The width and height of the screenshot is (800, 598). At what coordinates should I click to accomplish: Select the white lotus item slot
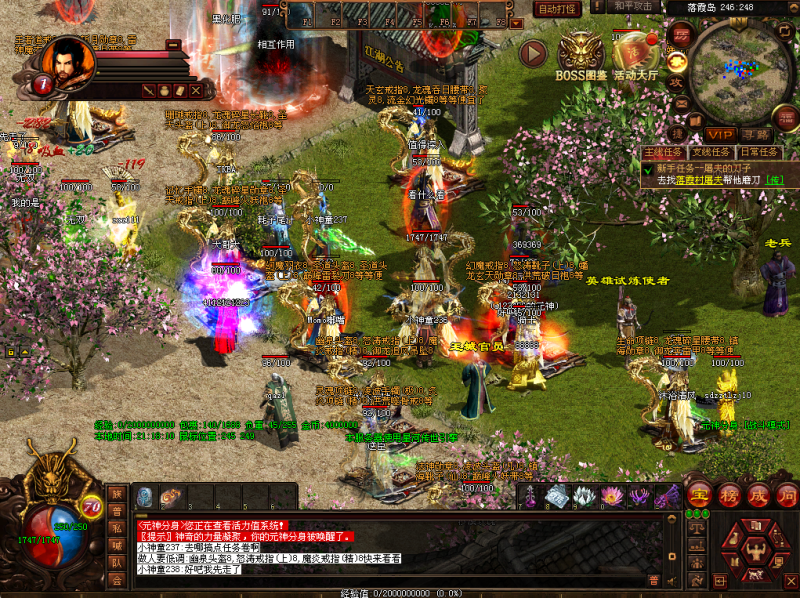click(x=584, y=496)
